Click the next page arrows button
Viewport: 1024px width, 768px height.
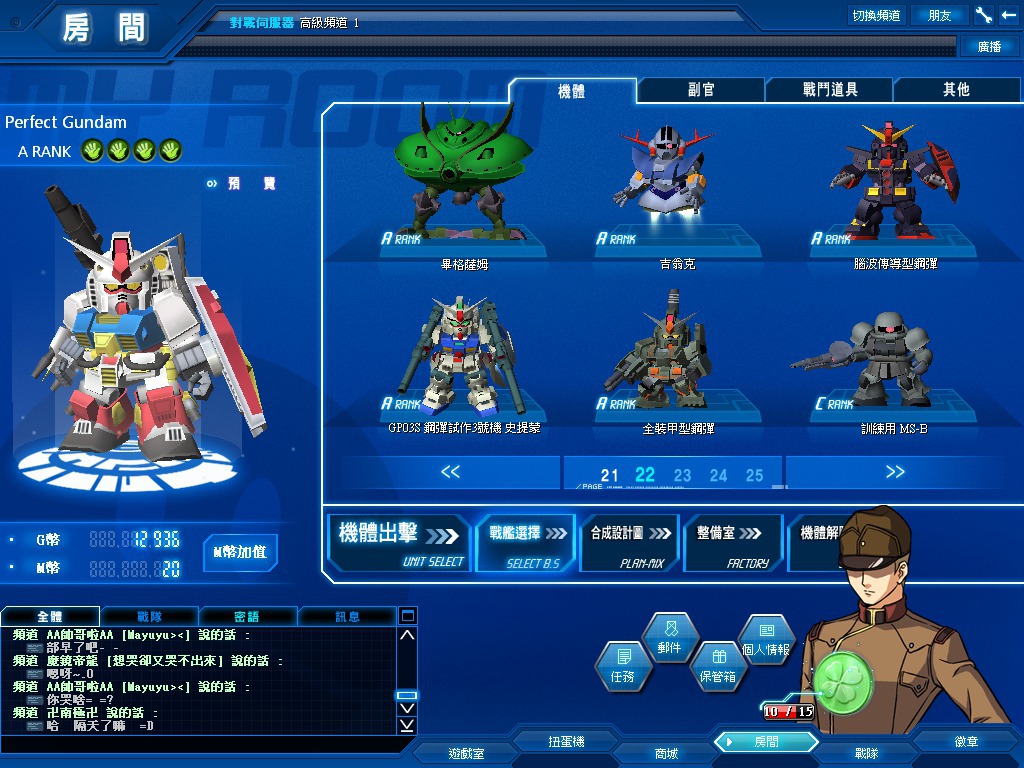click(x=894, y=472)
